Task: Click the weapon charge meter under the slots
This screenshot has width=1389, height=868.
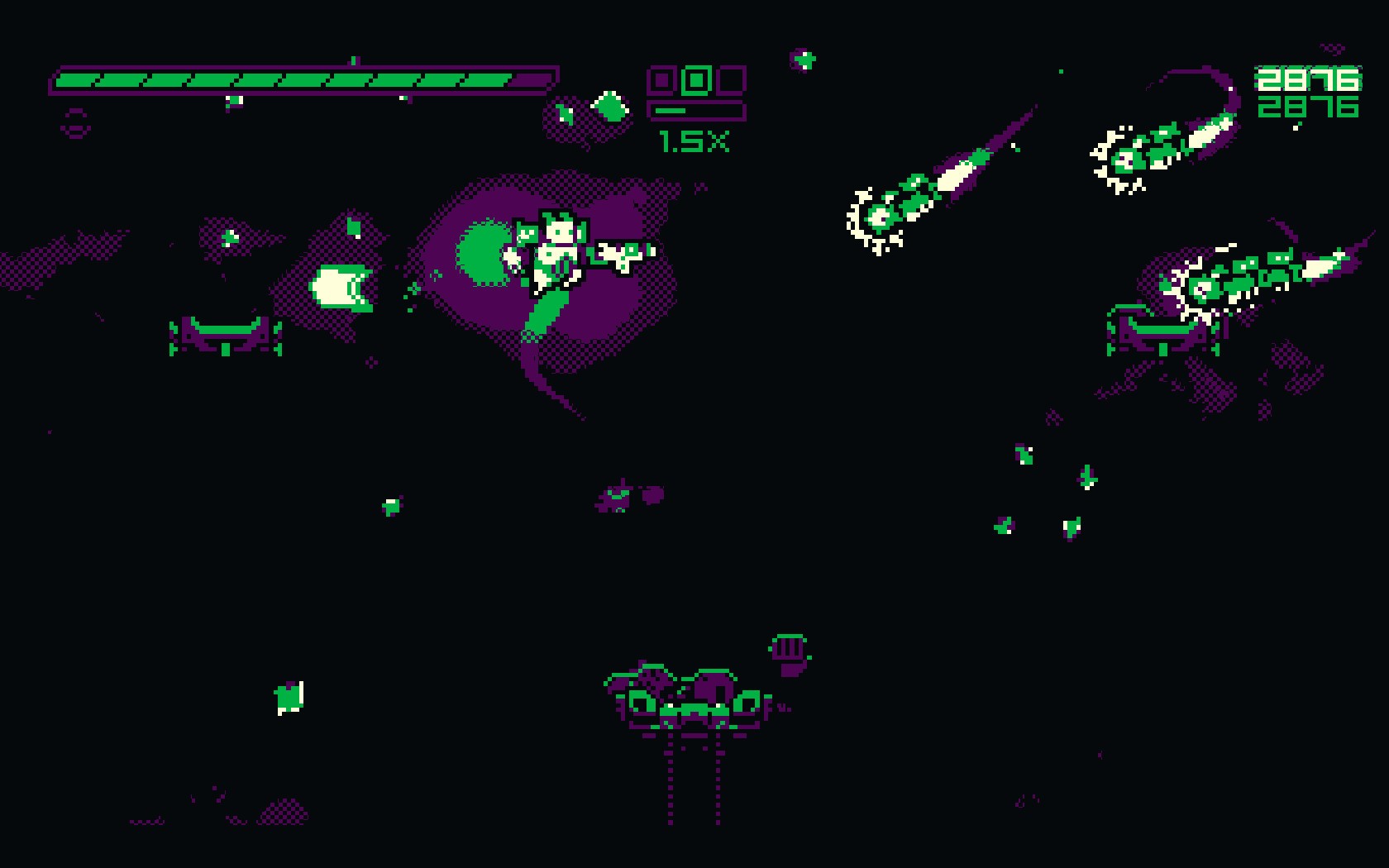Action: point(694,110)
